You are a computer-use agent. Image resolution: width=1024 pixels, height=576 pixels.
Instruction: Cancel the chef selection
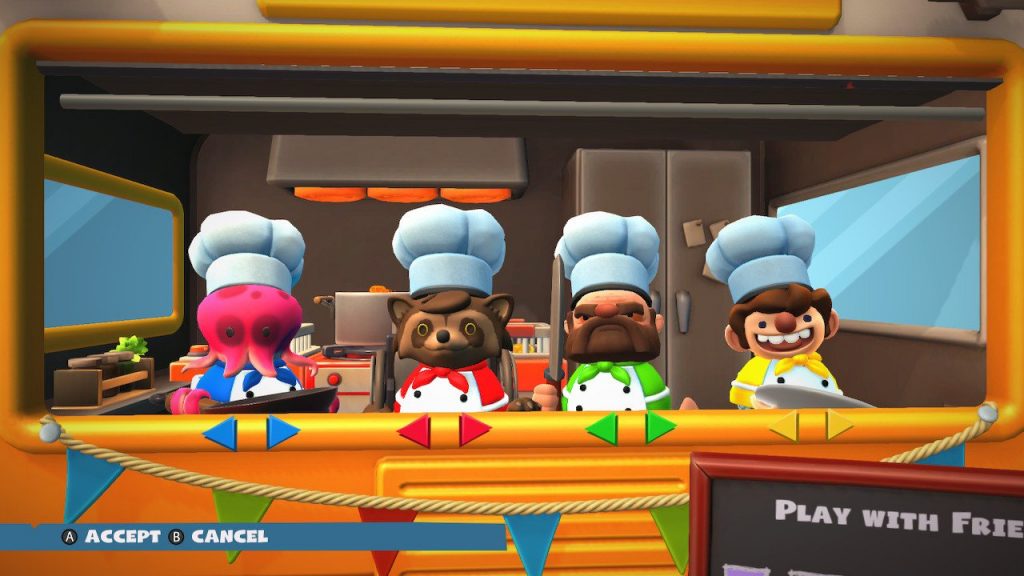click(x=219, y=537)
